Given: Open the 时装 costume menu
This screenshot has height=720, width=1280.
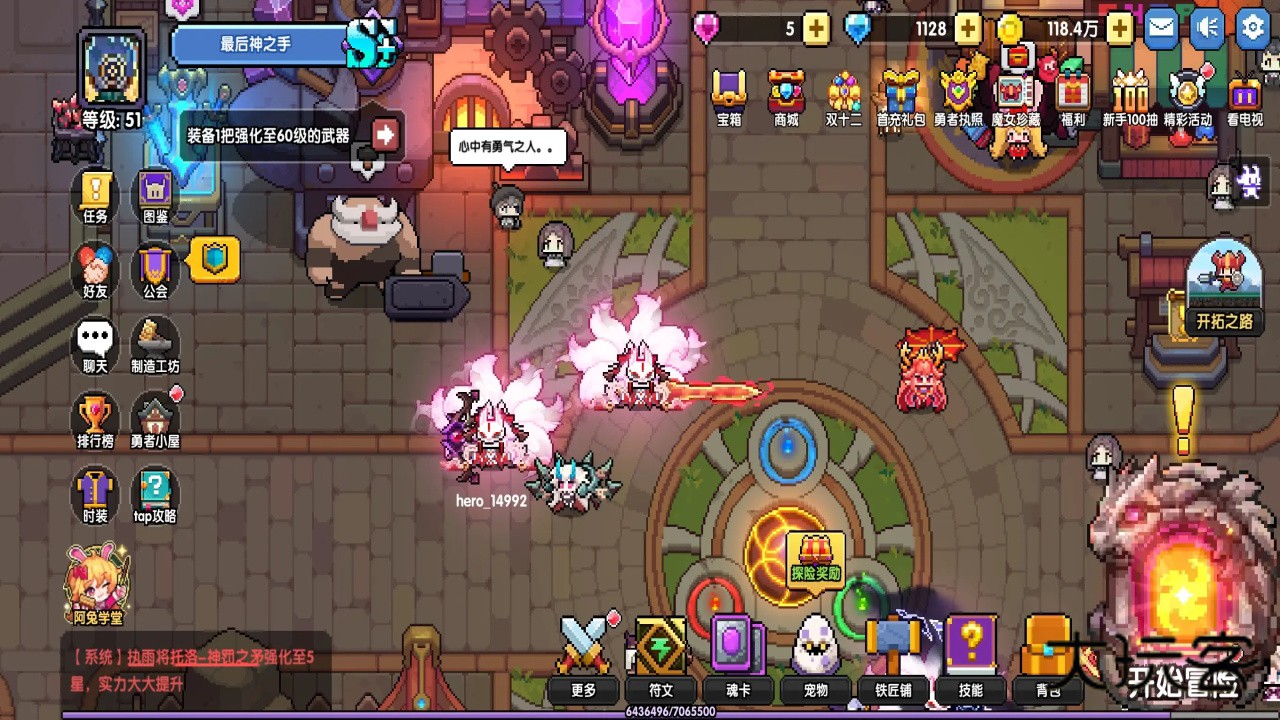Looking at the screenshot, I should pos(96,493).
